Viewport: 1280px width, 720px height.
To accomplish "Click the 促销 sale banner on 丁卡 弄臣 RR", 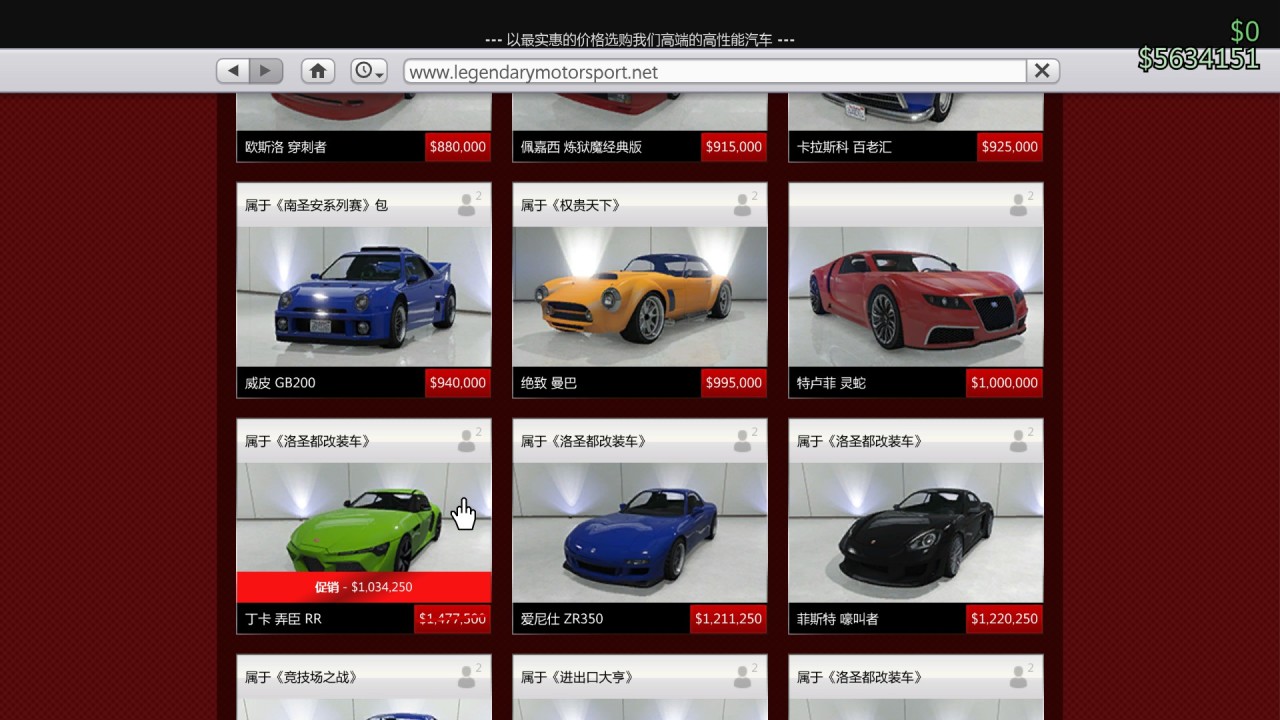I will (363, 587).
